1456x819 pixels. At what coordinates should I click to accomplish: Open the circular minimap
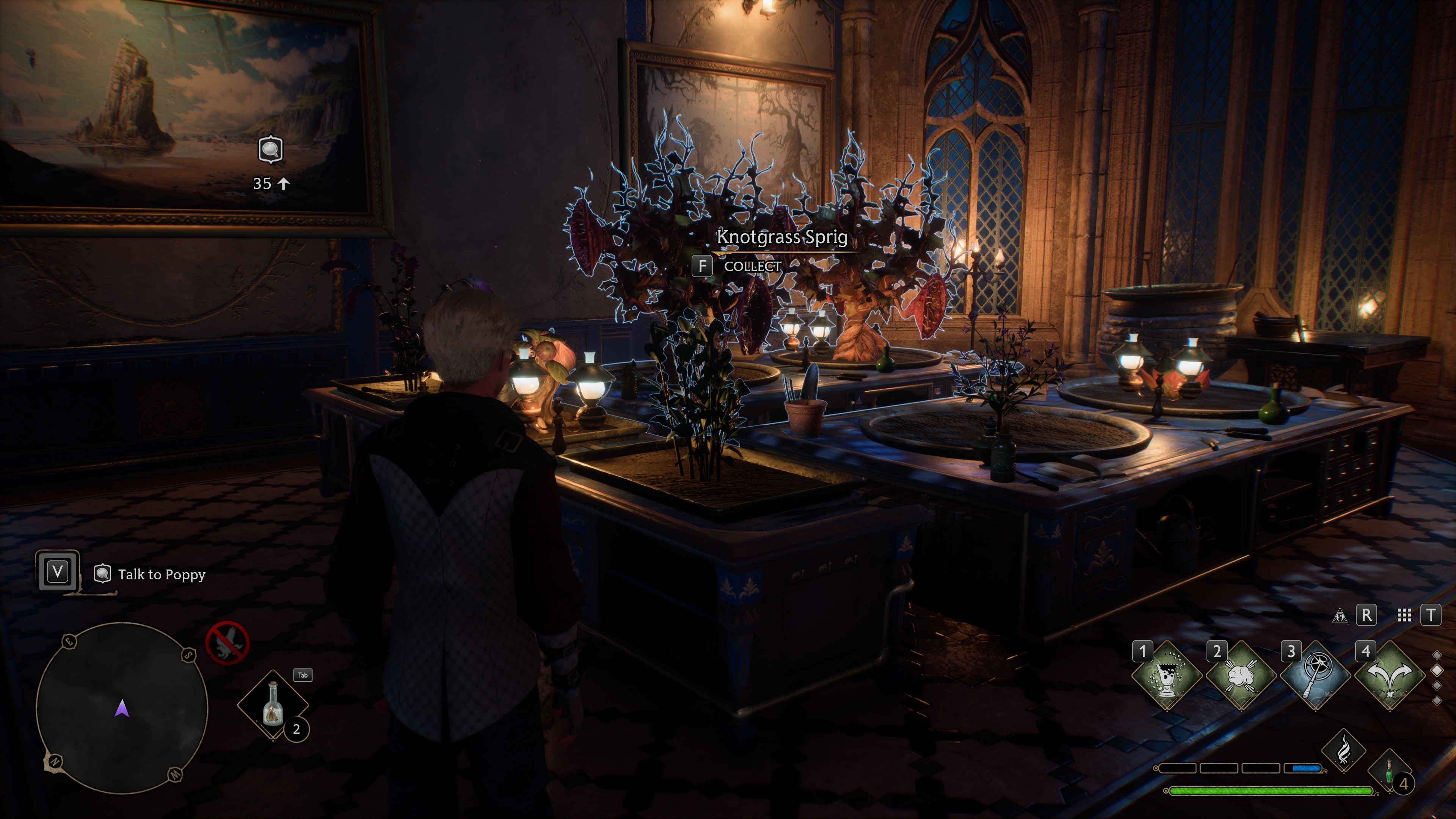coord(122,708)
